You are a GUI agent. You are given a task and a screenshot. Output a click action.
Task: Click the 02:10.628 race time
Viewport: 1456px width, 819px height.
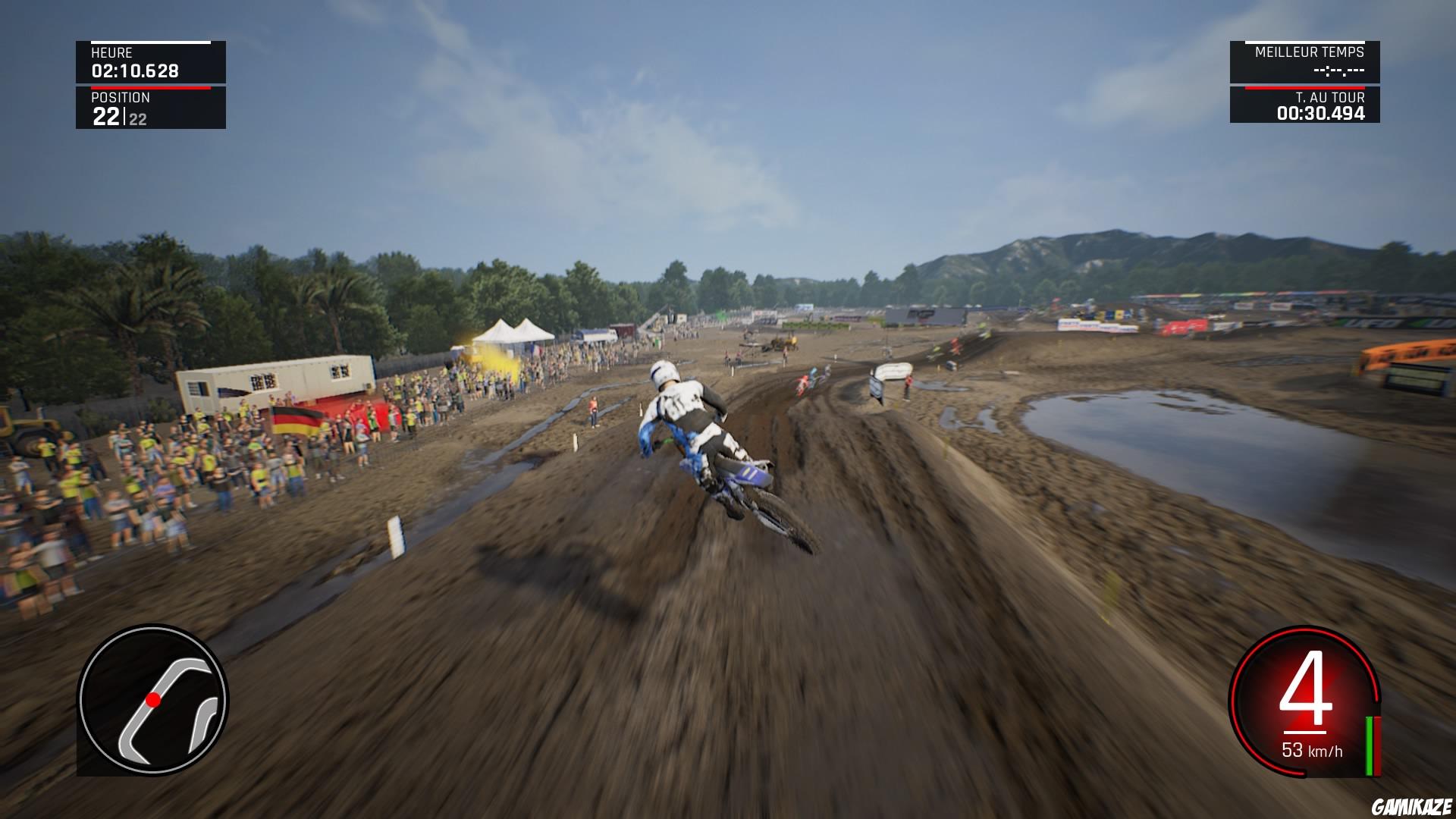tap(133, 70)
